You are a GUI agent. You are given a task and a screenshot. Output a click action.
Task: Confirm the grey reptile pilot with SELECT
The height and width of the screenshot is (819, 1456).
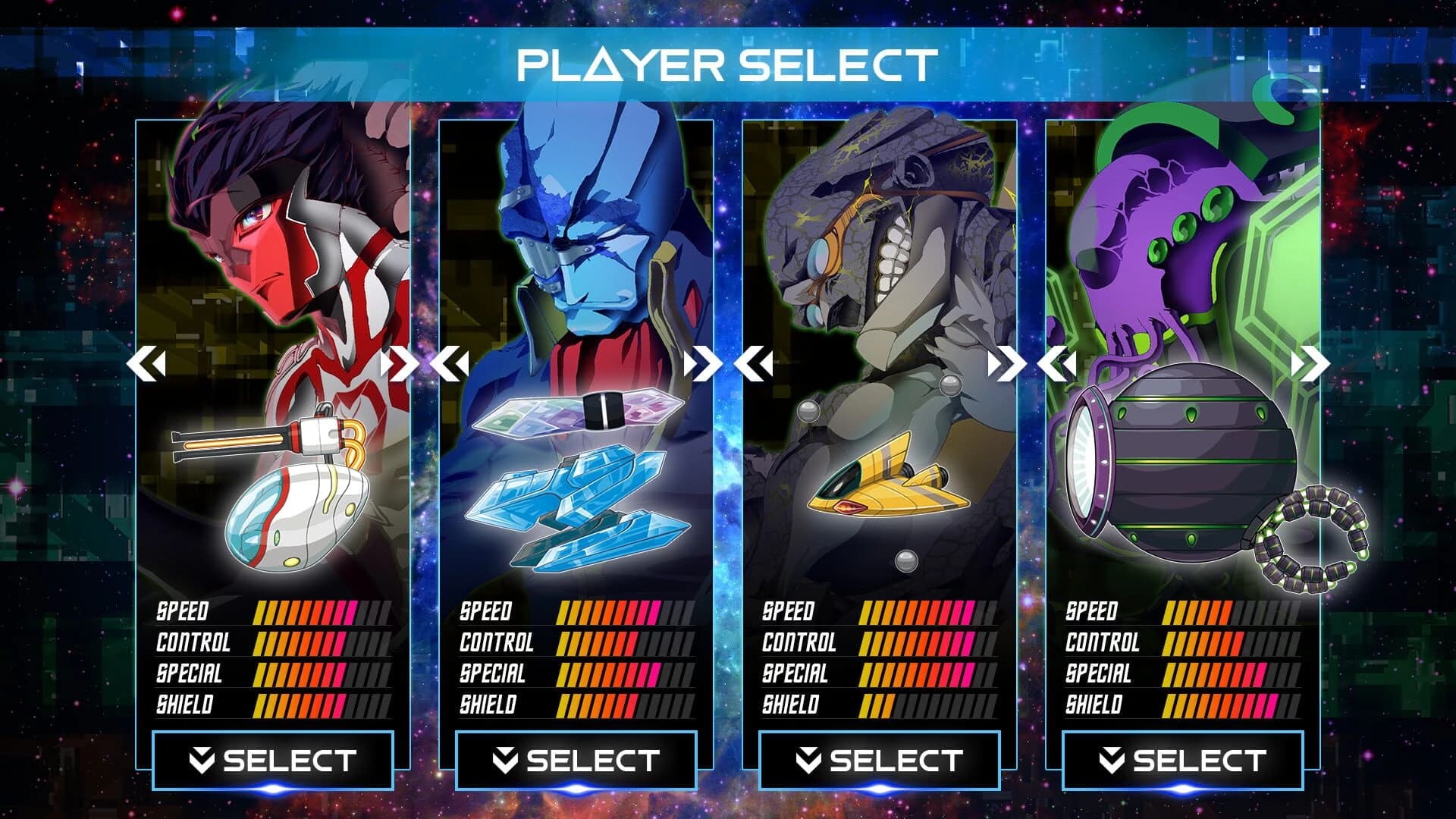(880, 761)
